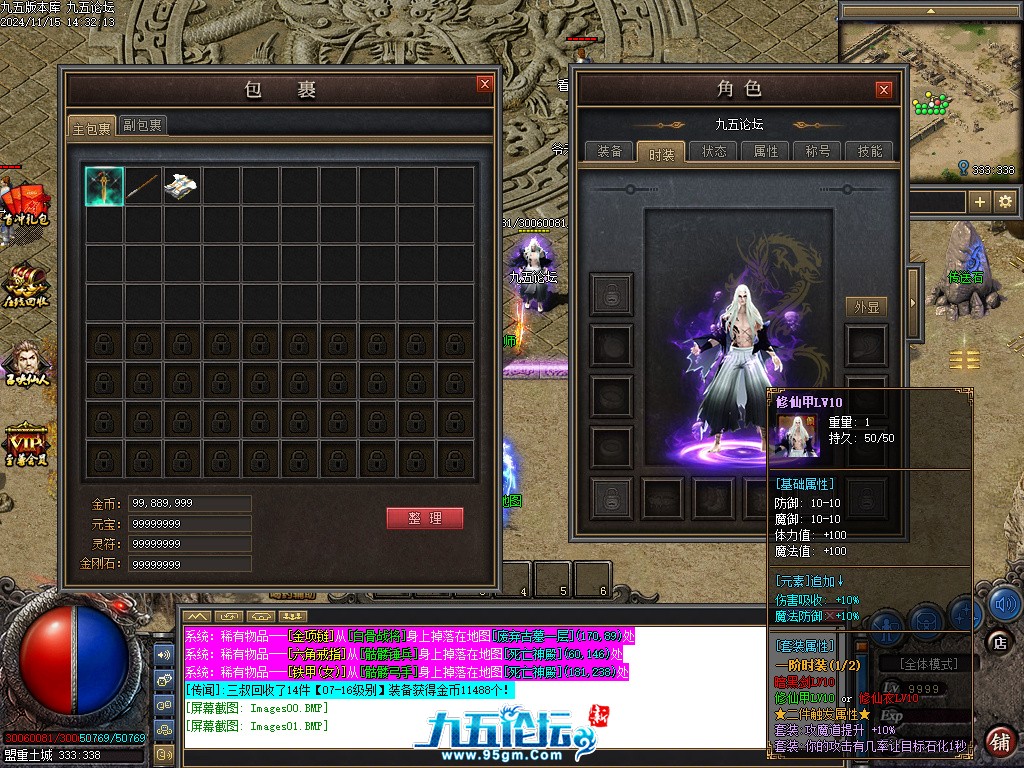The width and height of the screenshot is (1024, 768).
Task: Sort the bag with the 整理 button
Action: 425,518
